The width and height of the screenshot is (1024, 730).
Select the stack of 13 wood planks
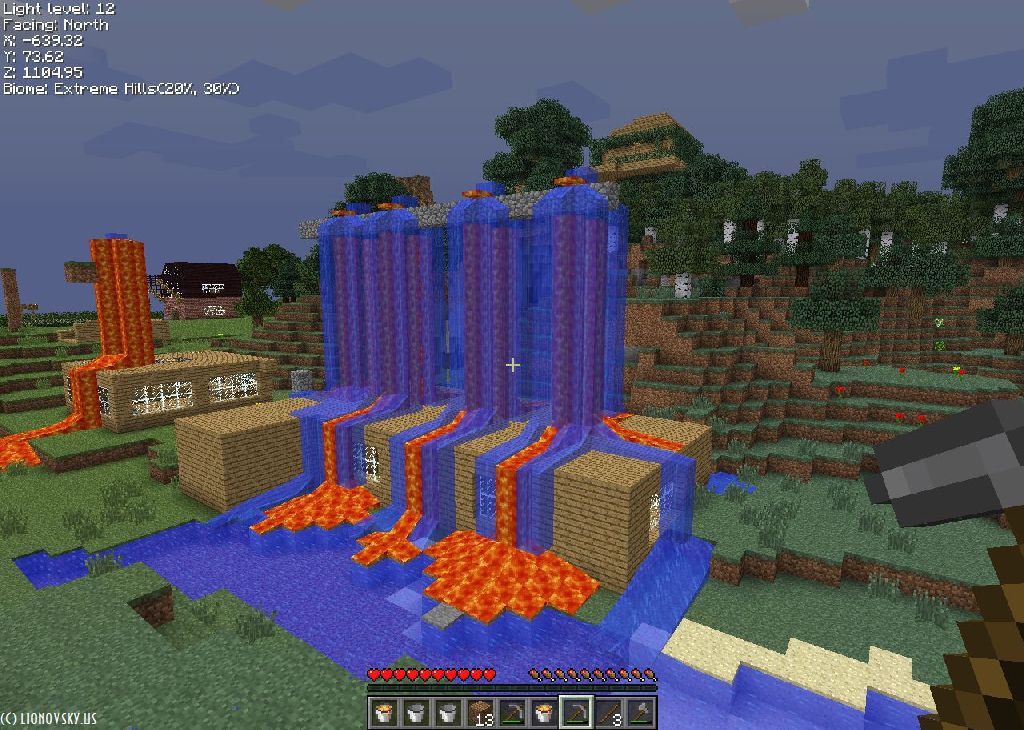tap(481, 712)
